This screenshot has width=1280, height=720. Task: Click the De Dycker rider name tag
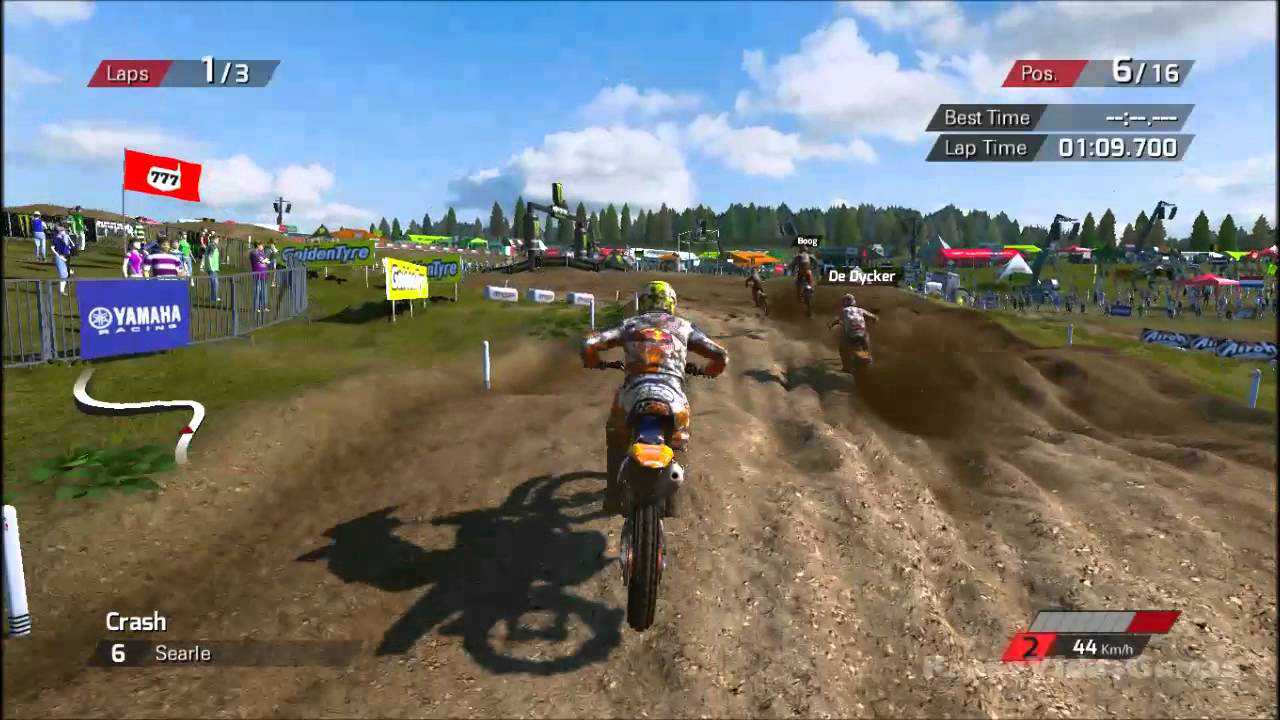[860, 276]
